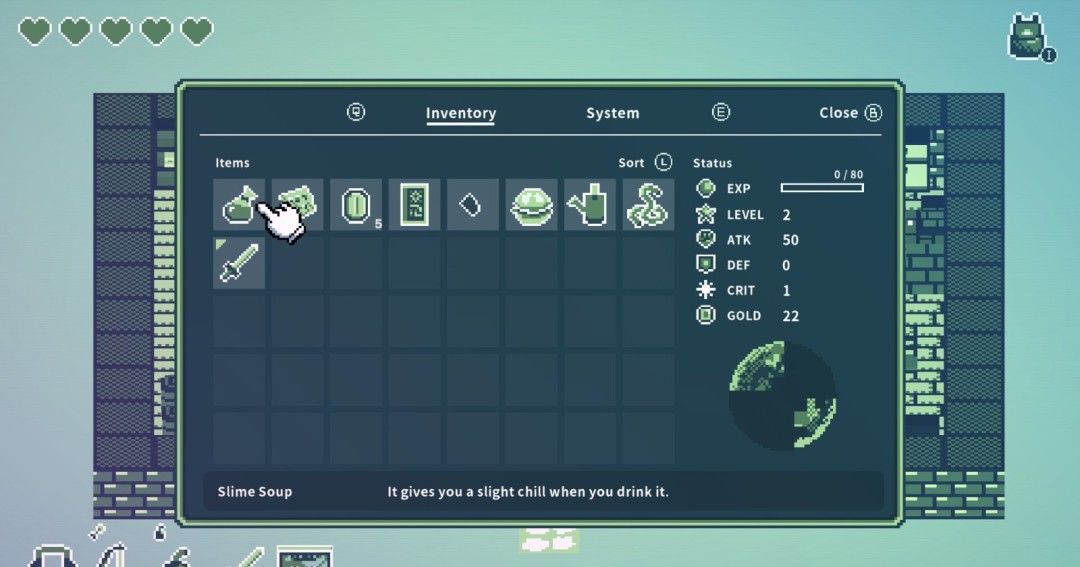
Task: Select the Slime Soup flask slot
Action: [x=239, y=205]
